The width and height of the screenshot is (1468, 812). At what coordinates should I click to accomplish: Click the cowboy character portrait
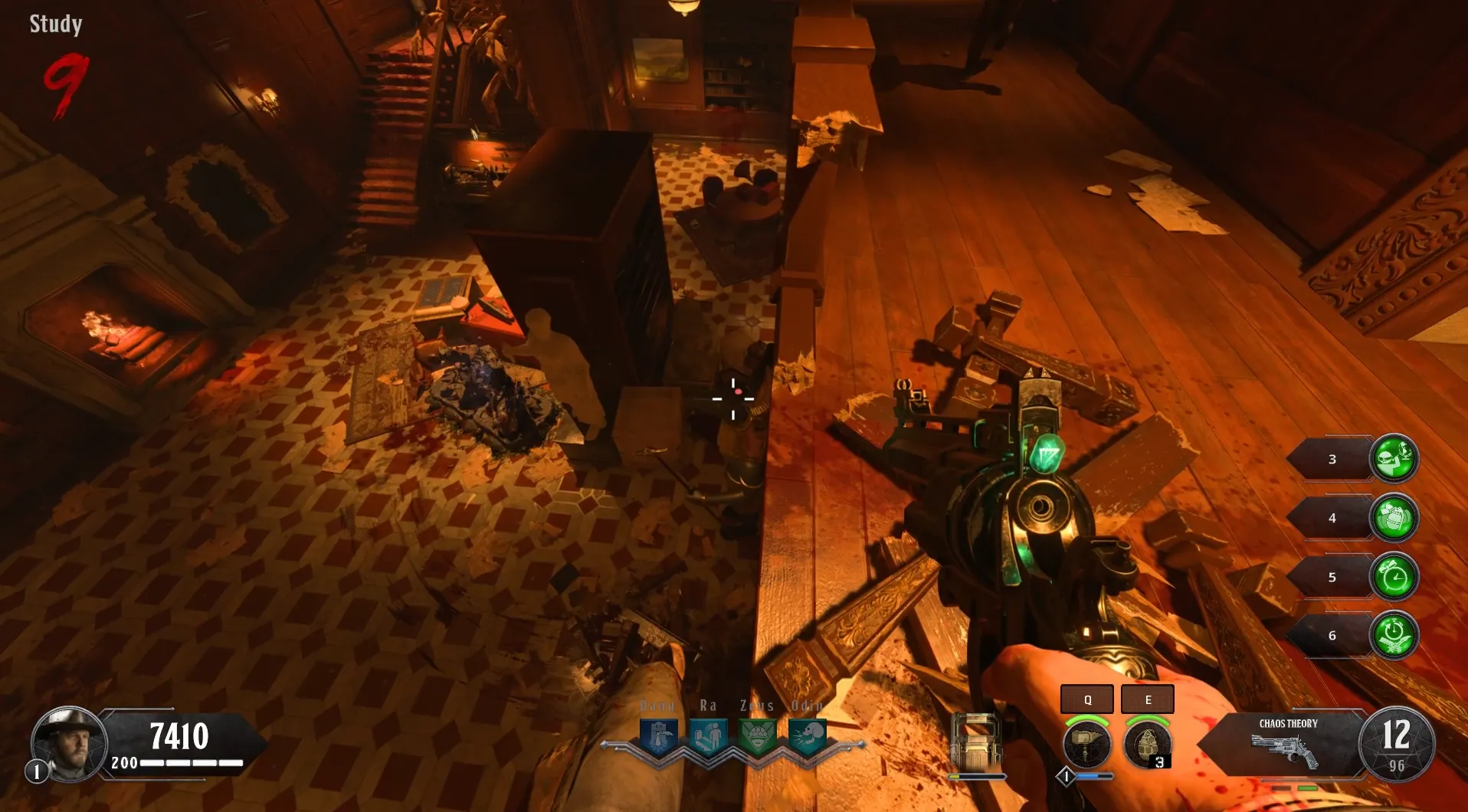pos(69,743)
